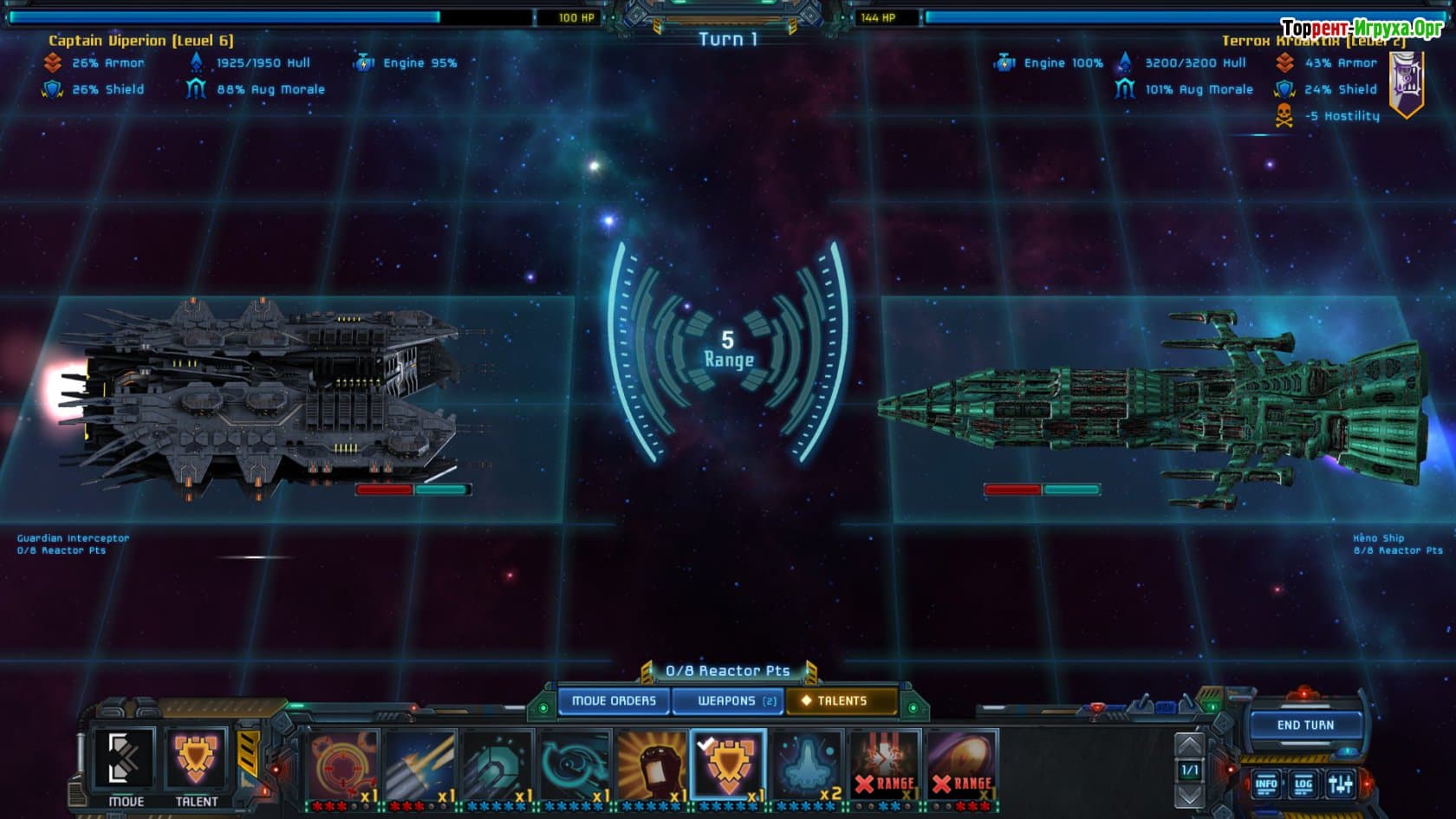Viewport: 1456px width, 819px height.
Task: Page up in the talent list
Action: [1189, 744]
